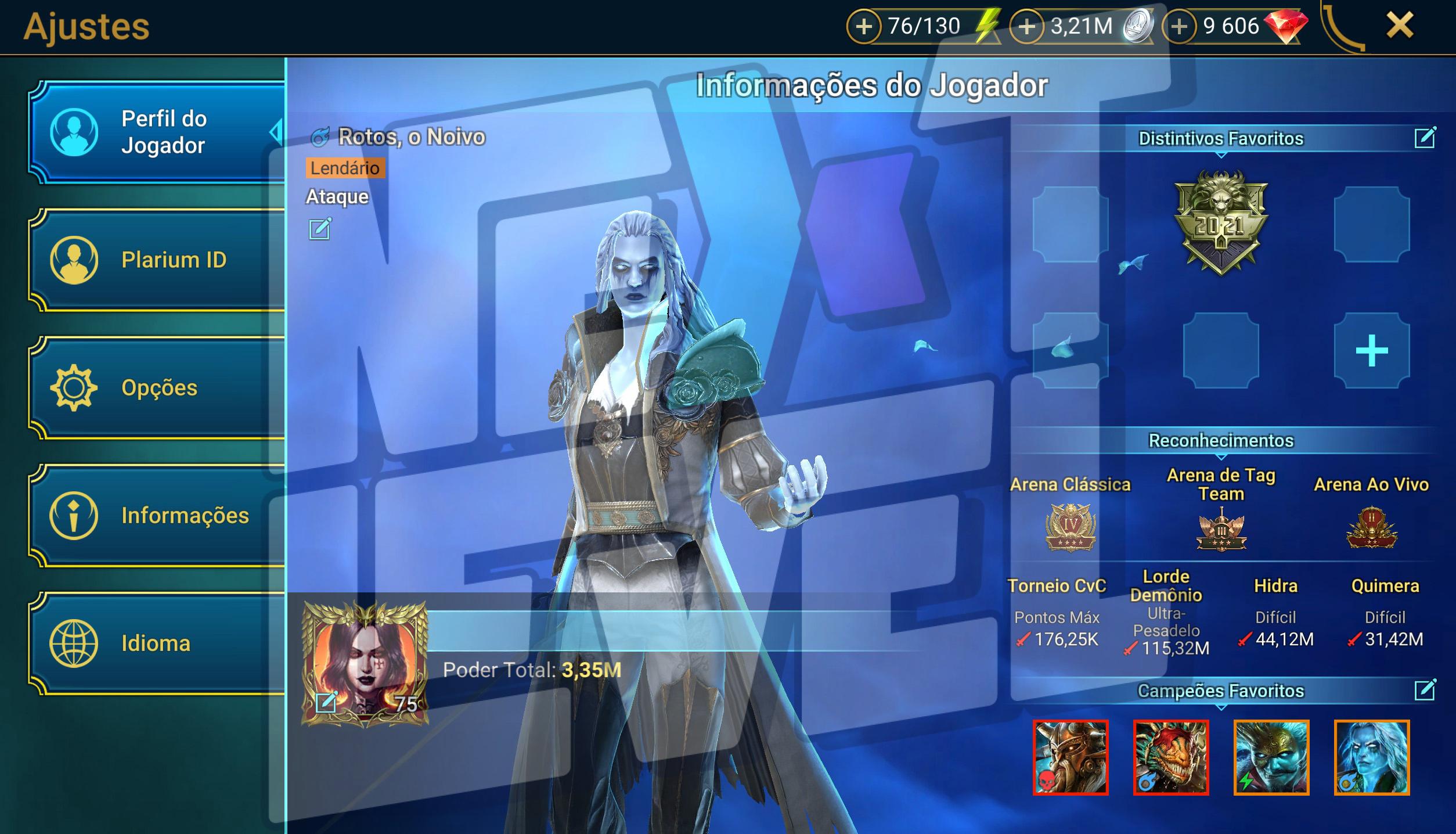The image size is (1456, 834).
Task: Edit the Campeões Favoritos list
Action: (1425, 690)
